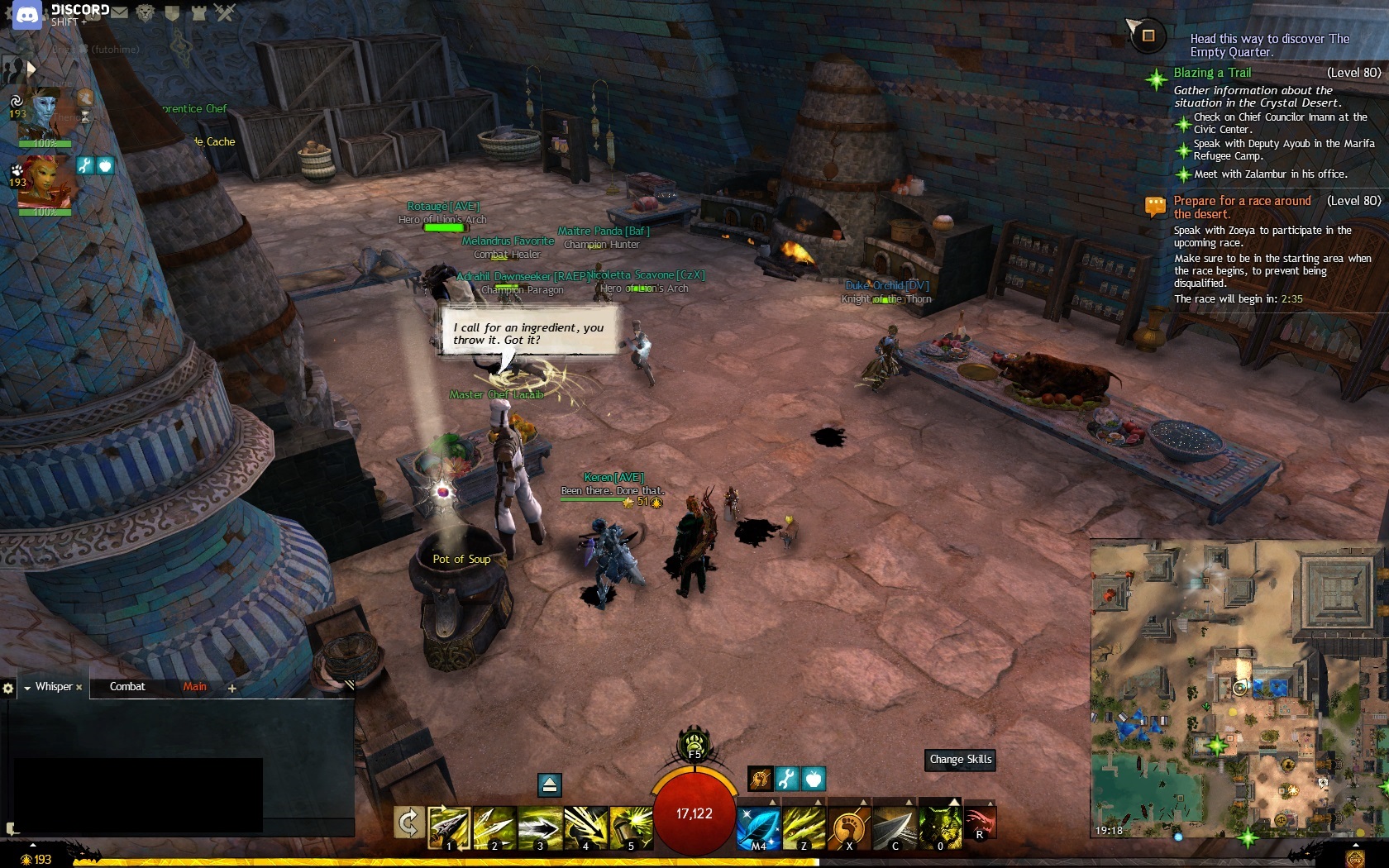Open chat options gear
Screen dimensions: 1389x868
(x=8, y=688)
